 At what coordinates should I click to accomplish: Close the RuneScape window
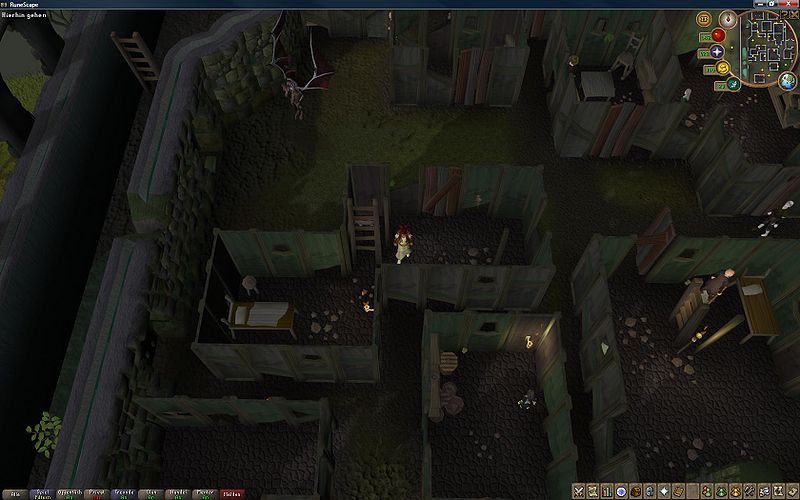(790, 4)
